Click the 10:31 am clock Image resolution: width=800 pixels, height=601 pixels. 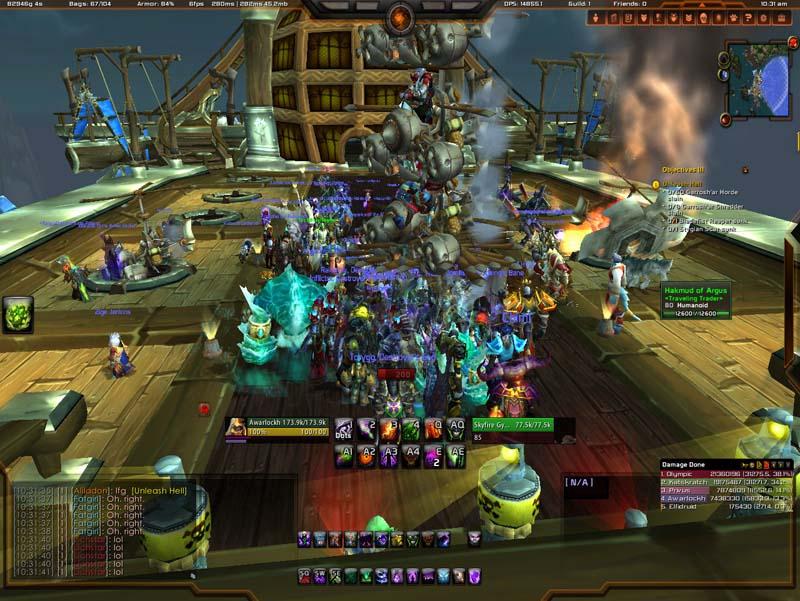(x=773, y=4)
